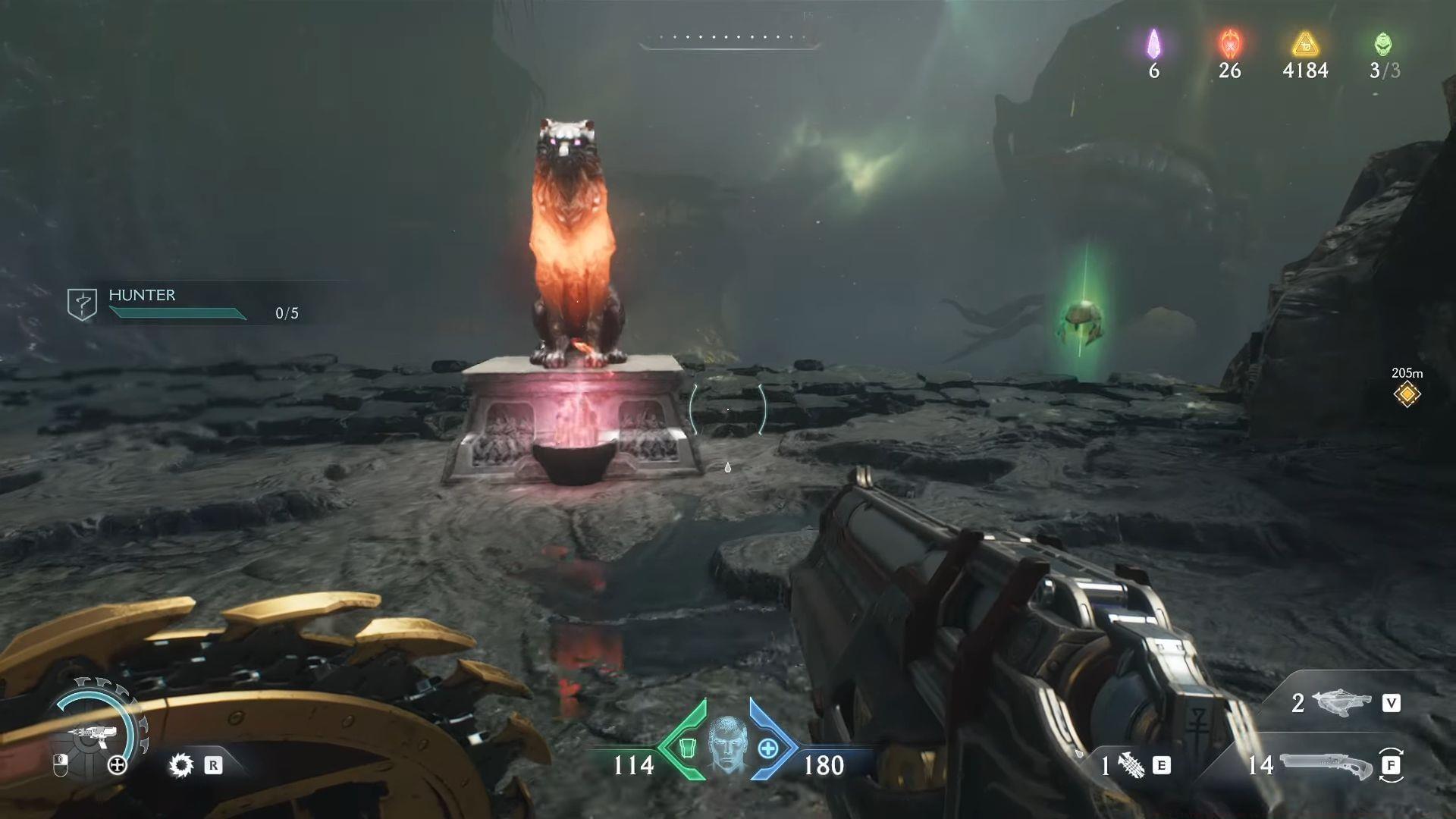Click the R reload key prompt button

tap(213, 764)
